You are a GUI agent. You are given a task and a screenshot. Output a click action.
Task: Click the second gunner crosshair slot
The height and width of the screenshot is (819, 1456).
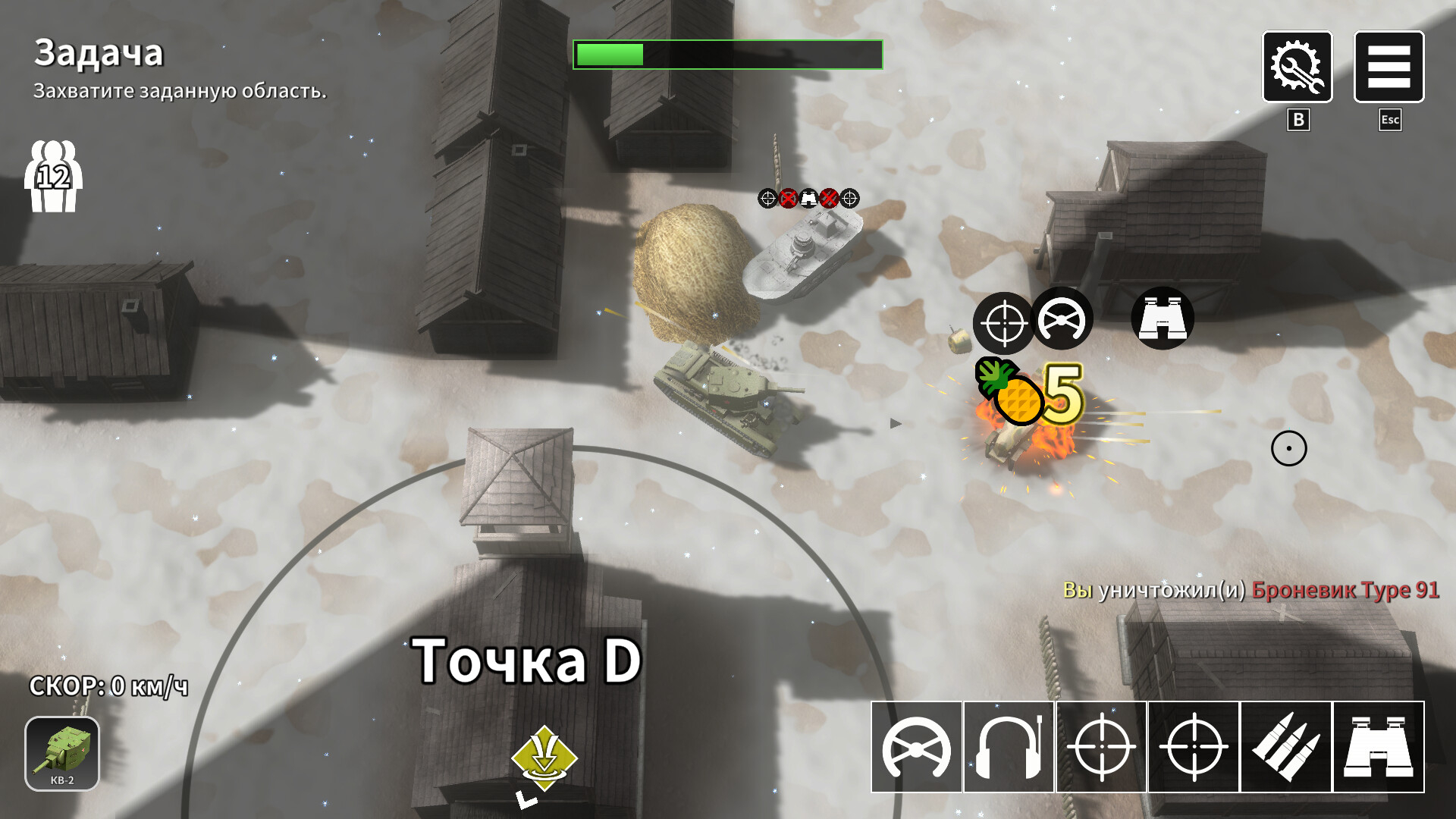[x=1194, y=747]
